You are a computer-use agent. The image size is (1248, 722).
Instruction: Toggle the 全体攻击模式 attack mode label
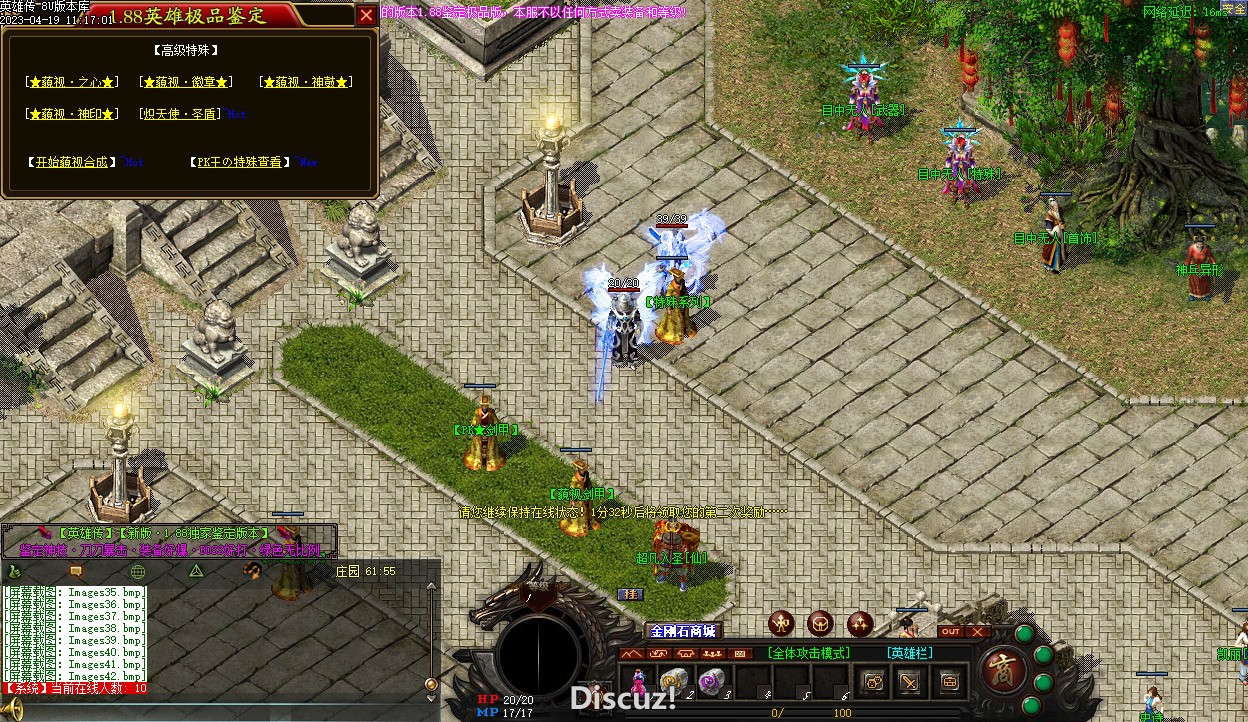click(x=809, y=653)
